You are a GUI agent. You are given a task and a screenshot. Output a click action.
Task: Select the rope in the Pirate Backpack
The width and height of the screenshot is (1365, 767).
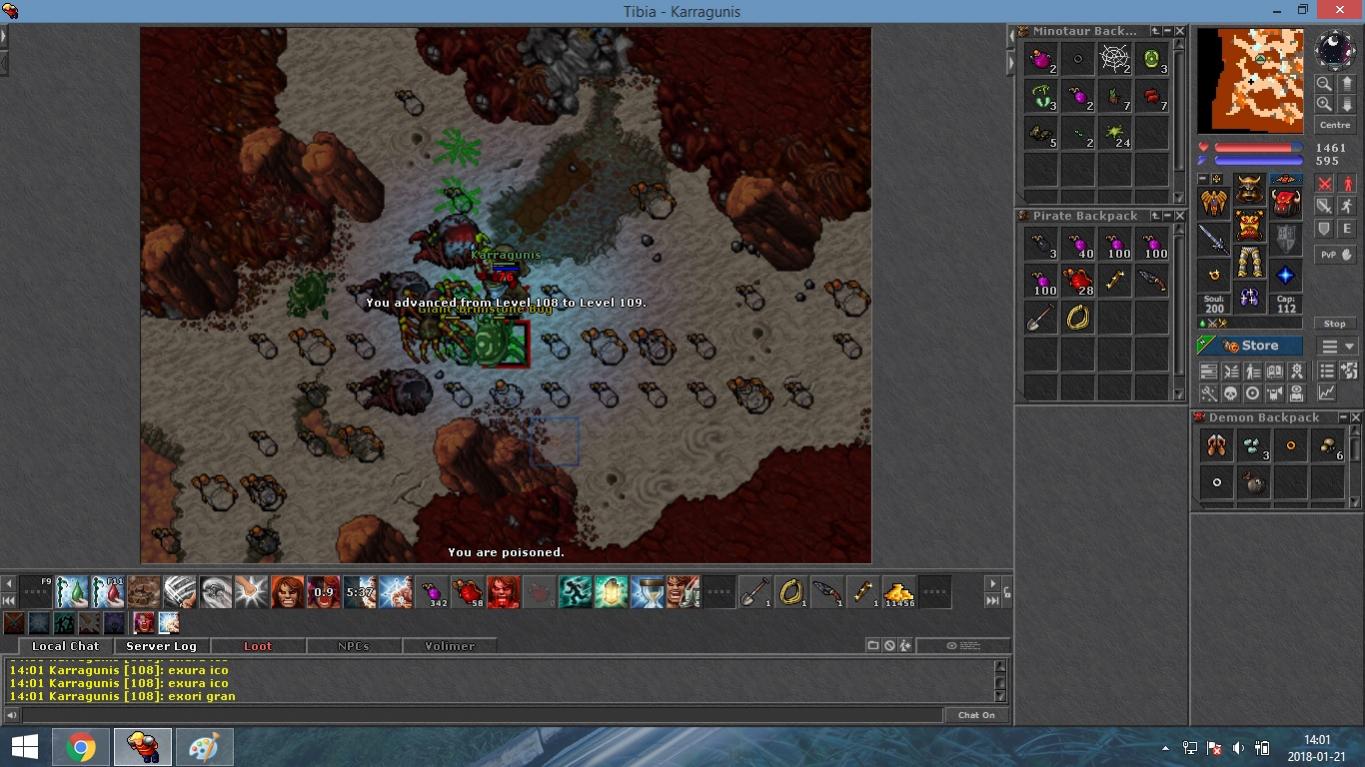click(1077, 318)
